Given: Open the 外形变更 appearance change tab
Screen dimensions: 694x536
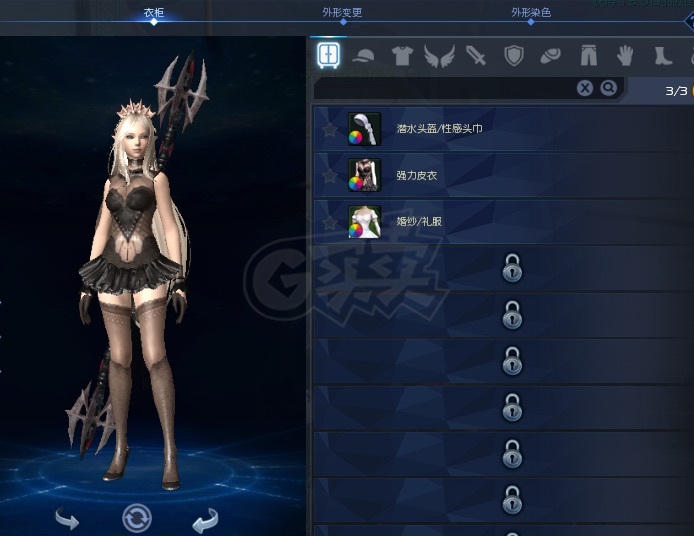Looking at the screenshot, I should [x=343, y=13].
